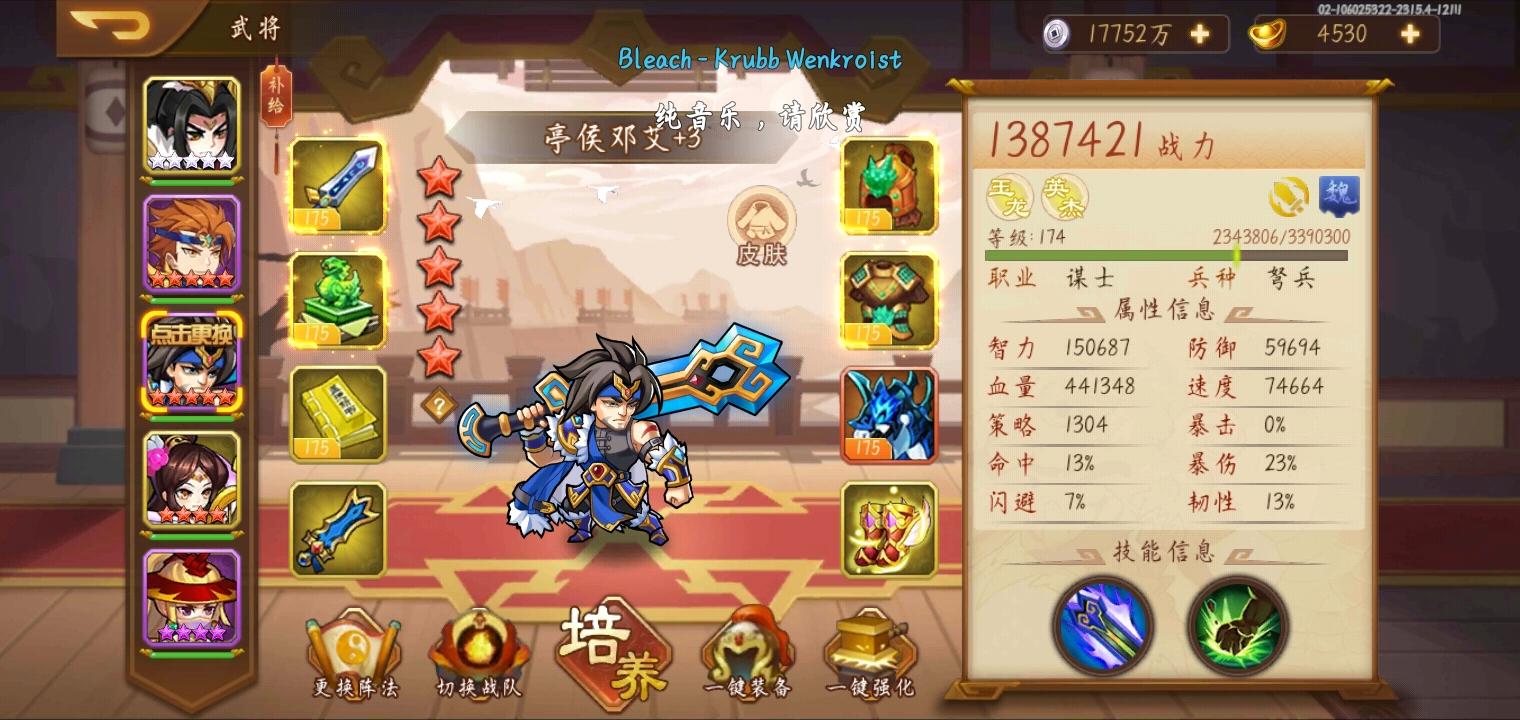Select the green helmet equipment slot
This screenshot has height=720, width=1520.
[x=888, y=186]
